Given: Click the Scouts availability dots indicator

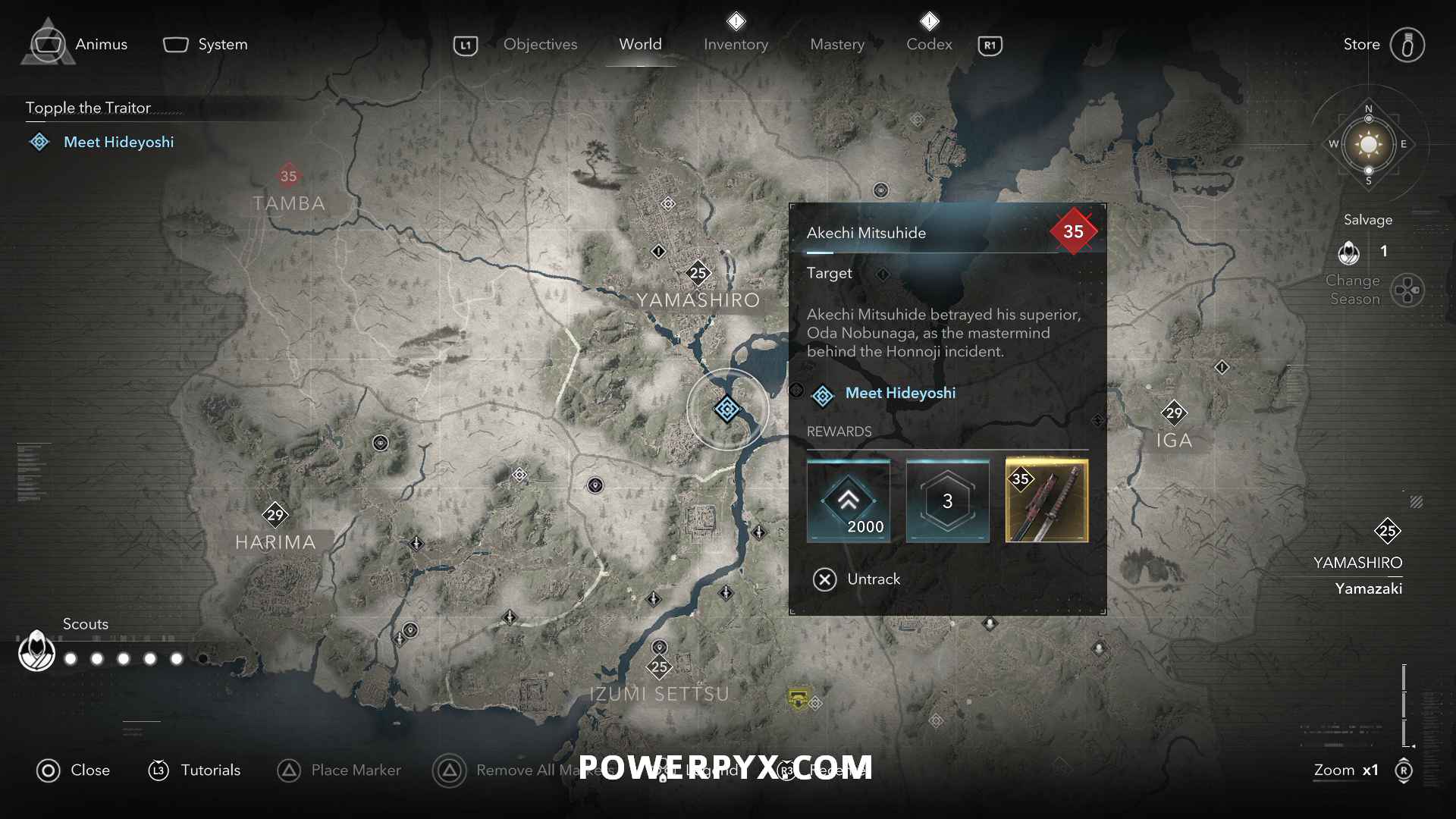Looking at the screenshot, I should (x=124, y=659).
